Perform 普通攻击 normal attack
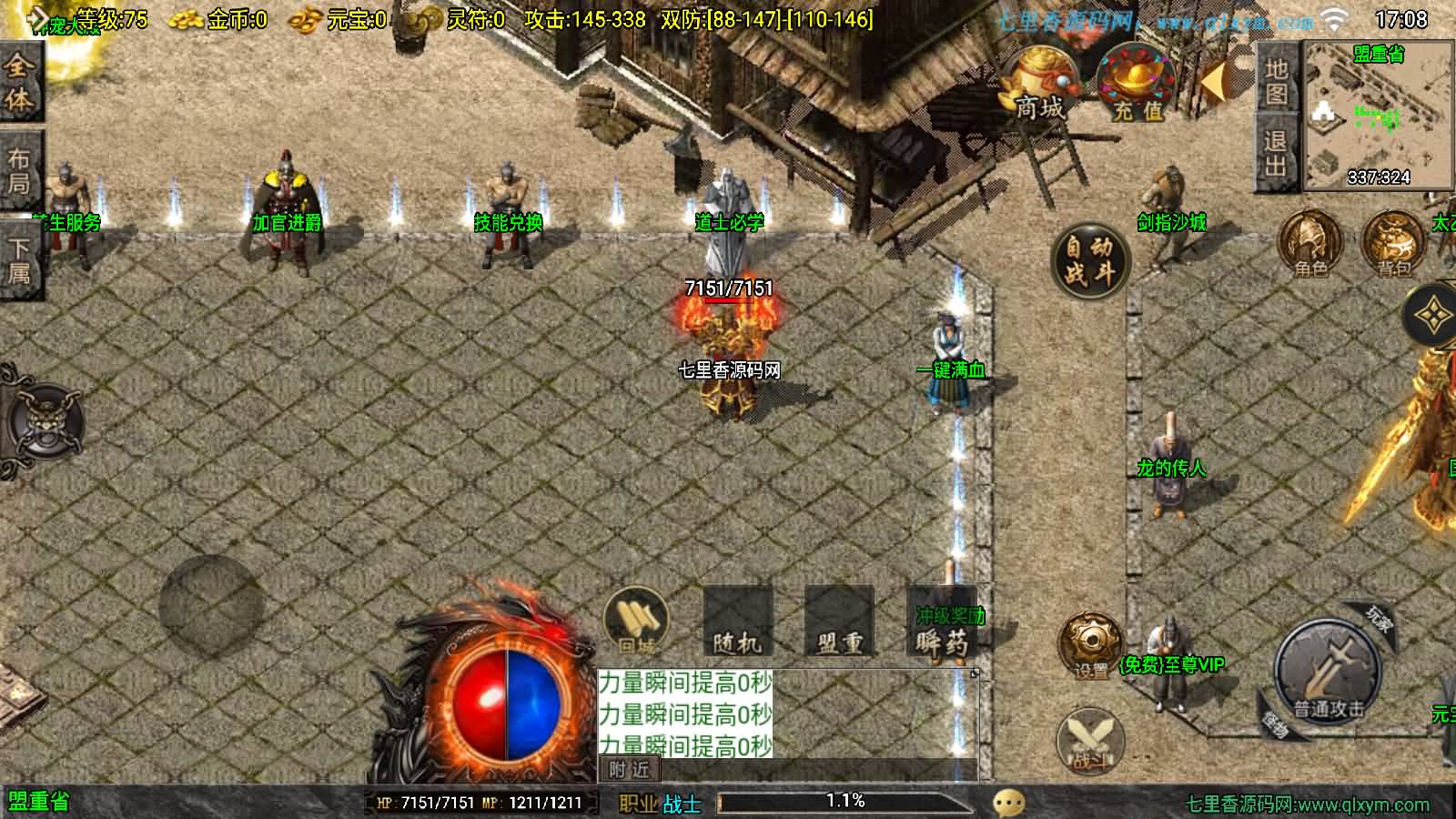Viewport: 1456px width, 819px height. coord(1329,672)
